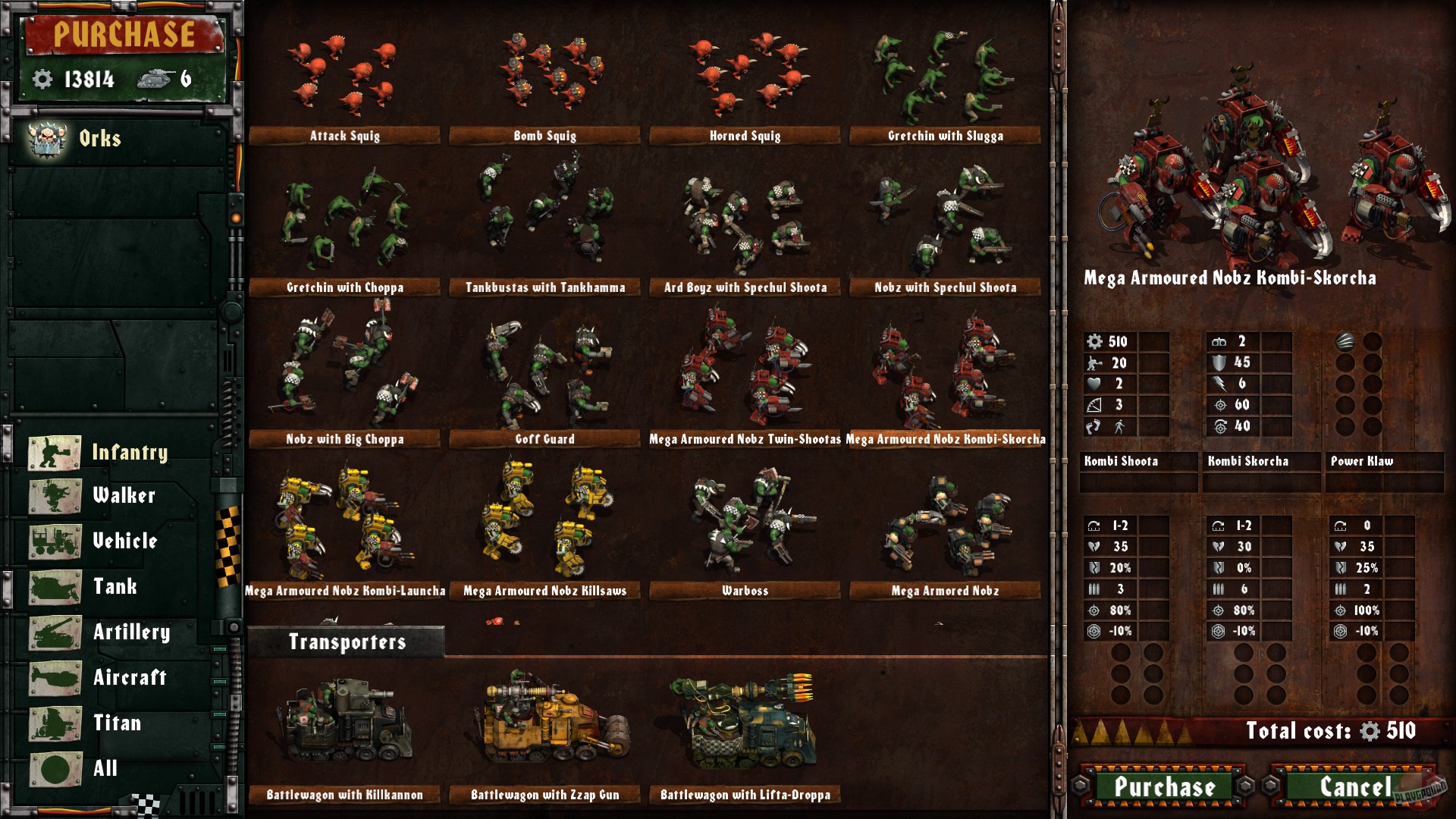Open the Aircraft category

point(130,678)
